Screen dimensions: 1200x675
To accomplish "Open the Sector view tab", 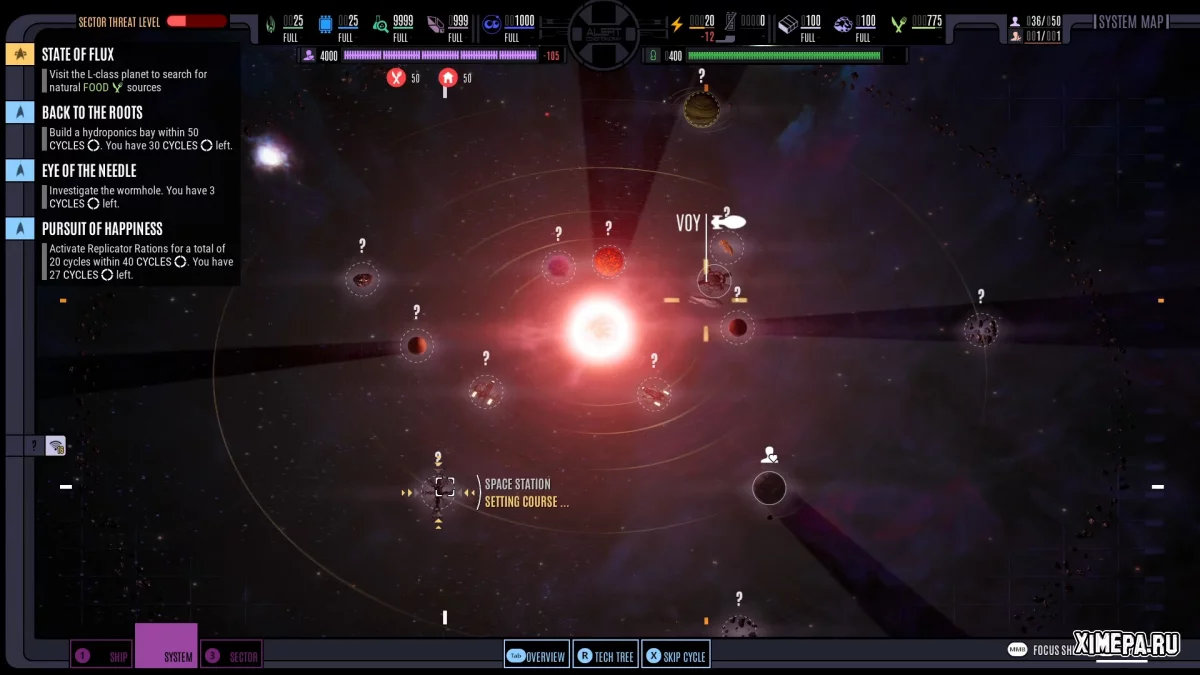I will pos(232,656).
